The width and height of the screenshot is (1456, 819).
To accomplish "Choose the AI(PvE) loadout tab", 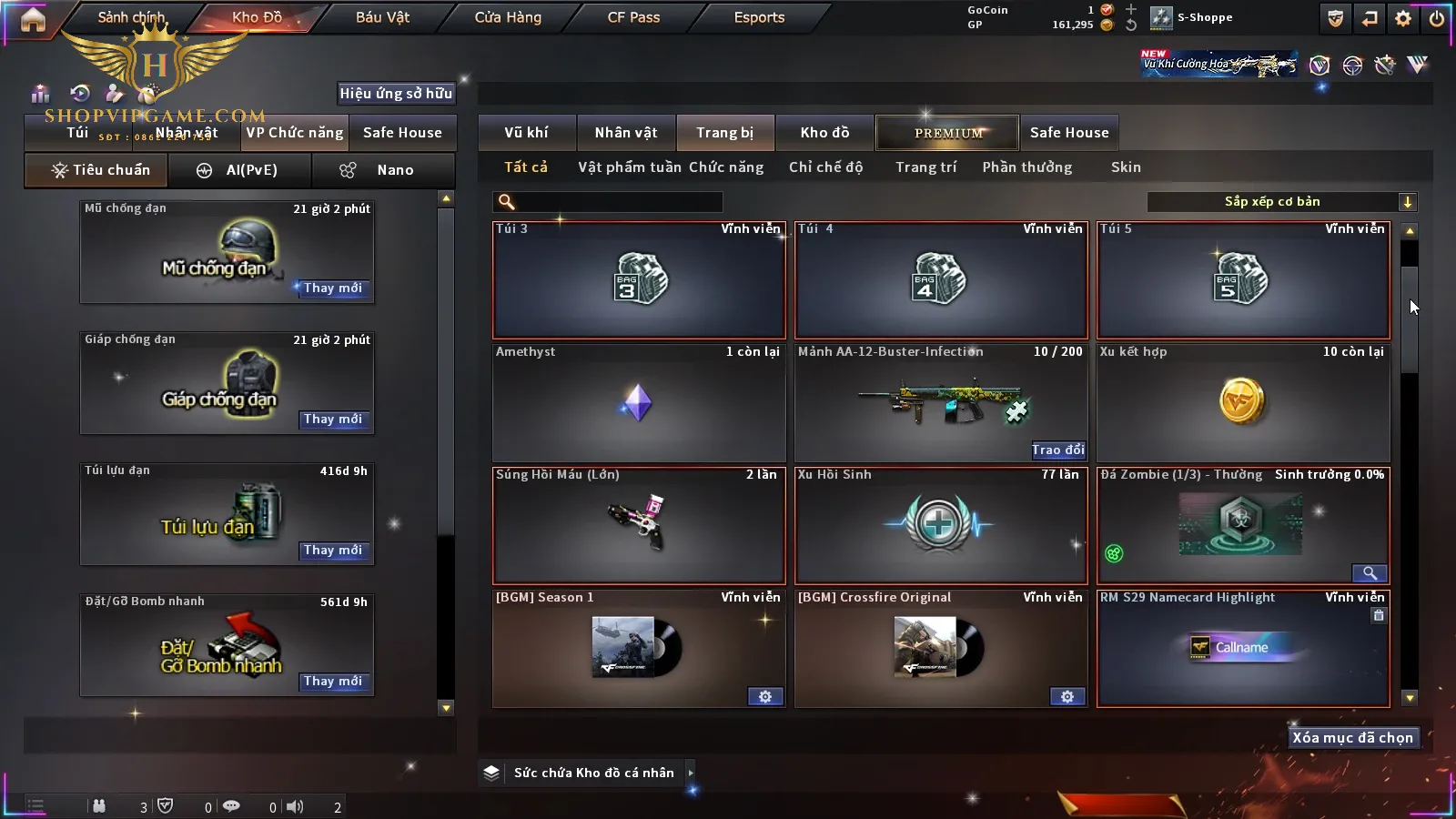I will point(240,170).
